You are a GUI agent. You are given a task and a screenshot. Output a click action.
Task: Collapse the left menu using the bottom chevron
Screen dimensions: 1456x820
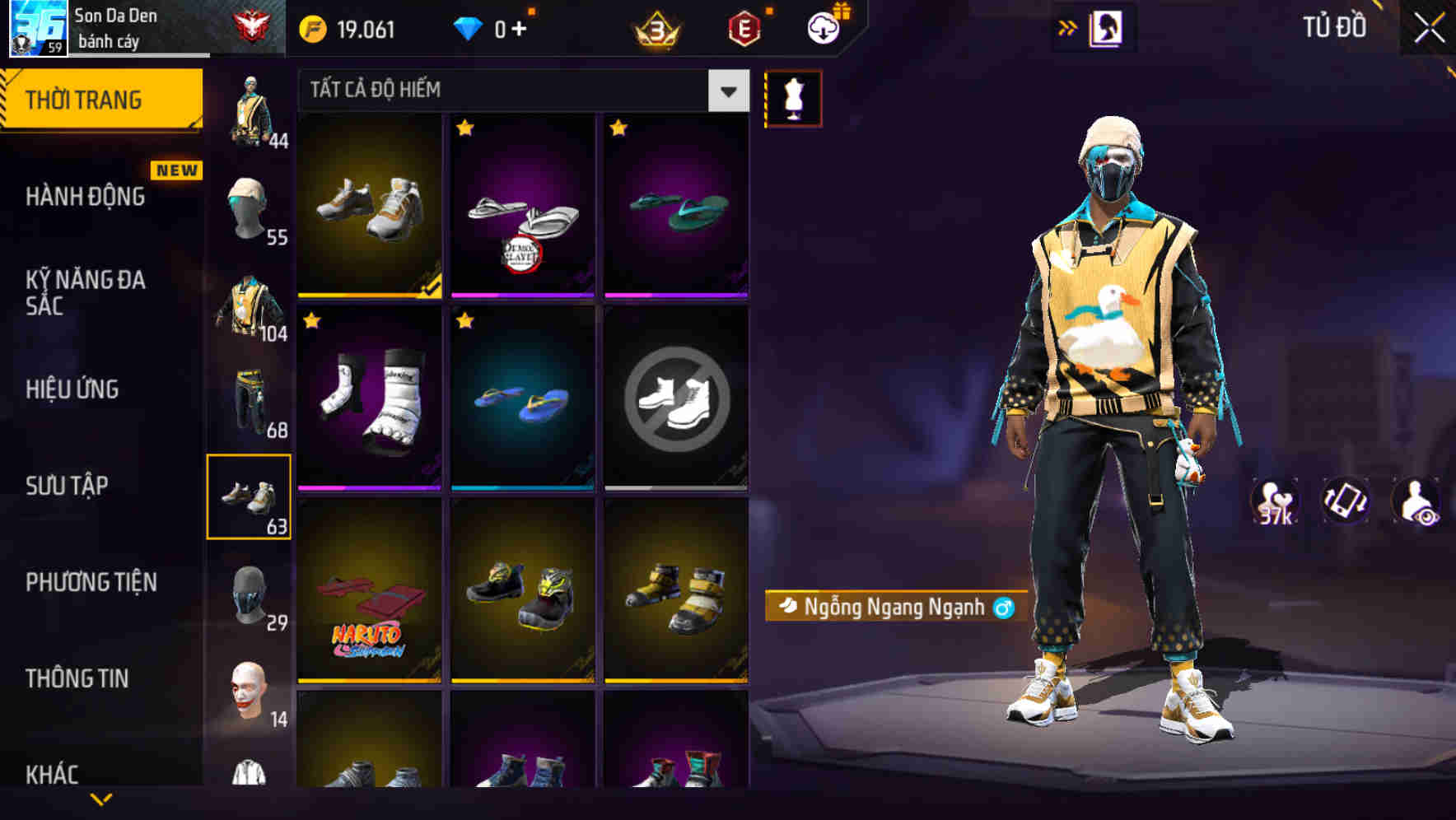pos(100,798)
